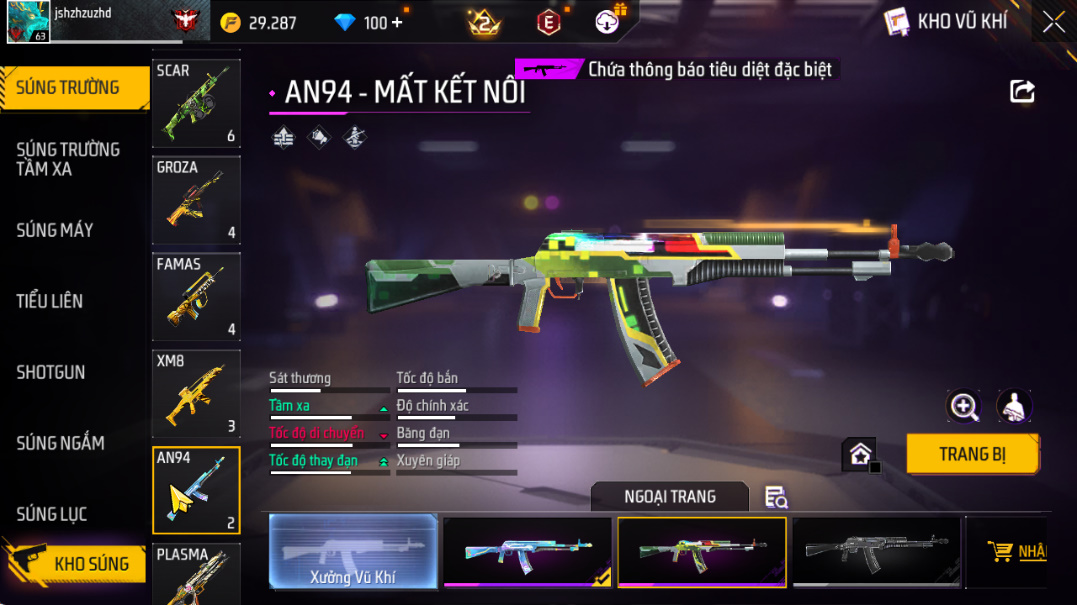Choose the SÚNG NGẮM category

(x=60, y=443)
